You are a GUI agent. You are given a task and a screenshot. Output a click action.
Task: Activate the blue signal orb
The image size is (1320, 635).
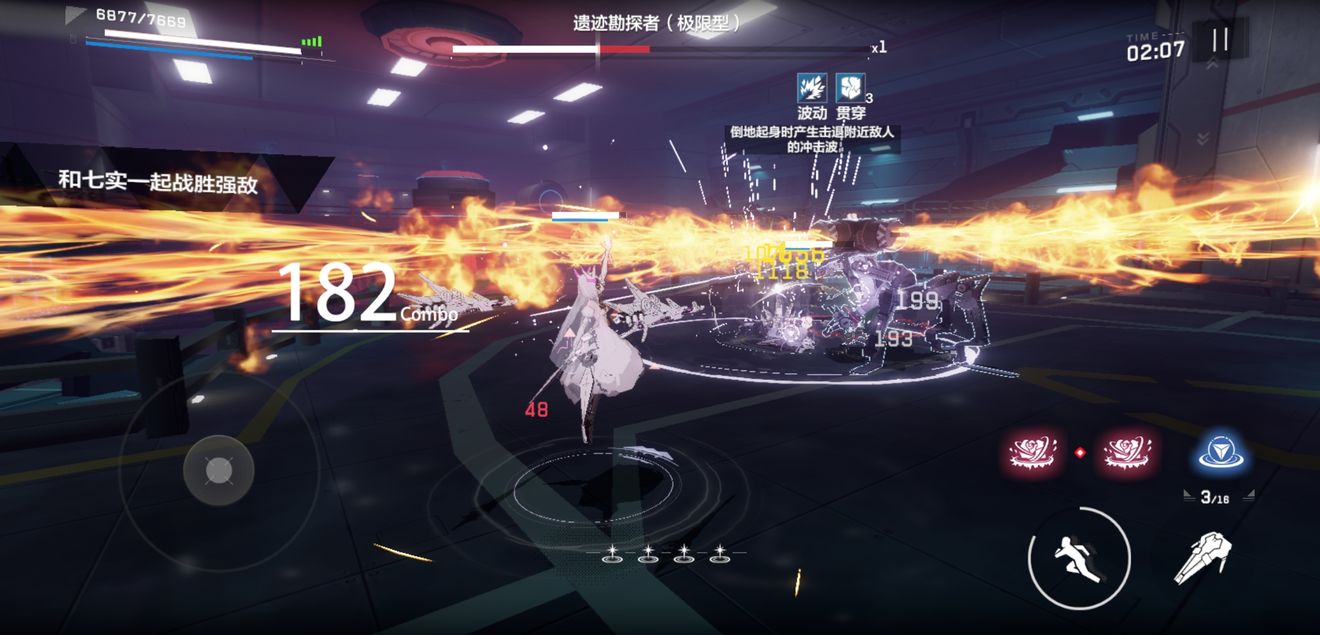[x=1221, y=454]
